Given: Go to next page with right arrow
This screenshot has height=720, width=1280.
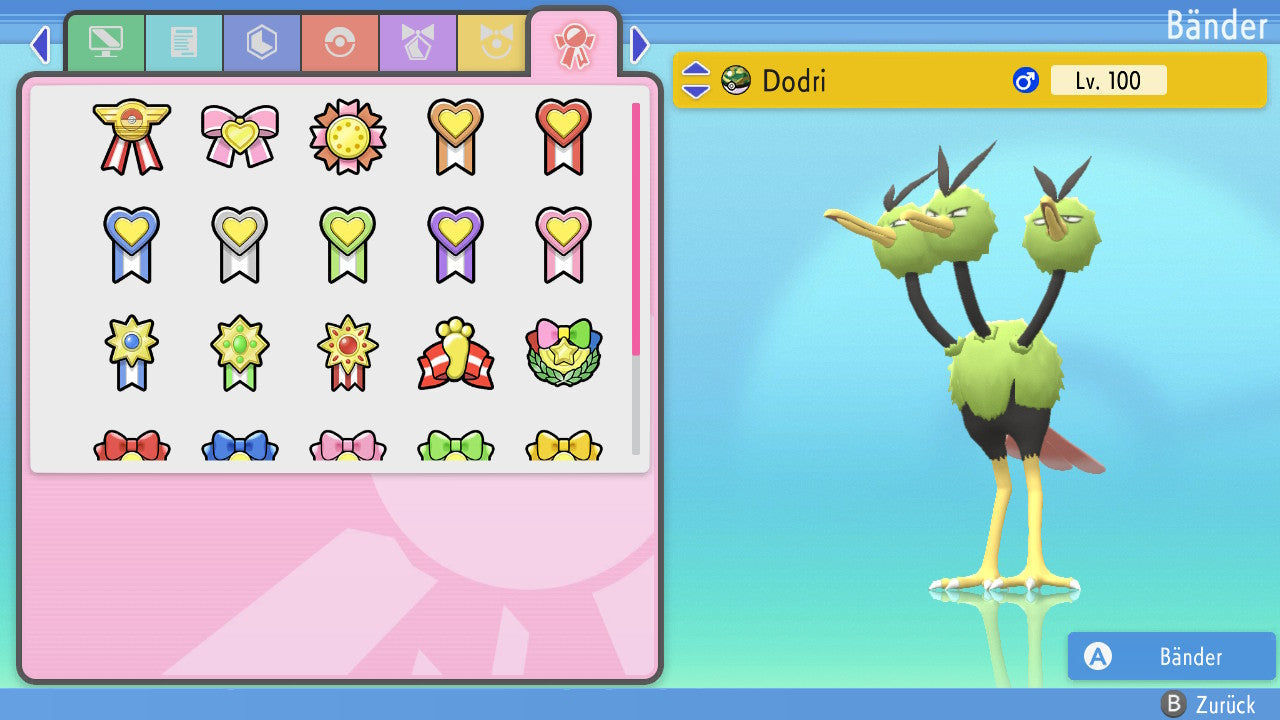Looking at the screenshot, I should [x=640, y=44].
